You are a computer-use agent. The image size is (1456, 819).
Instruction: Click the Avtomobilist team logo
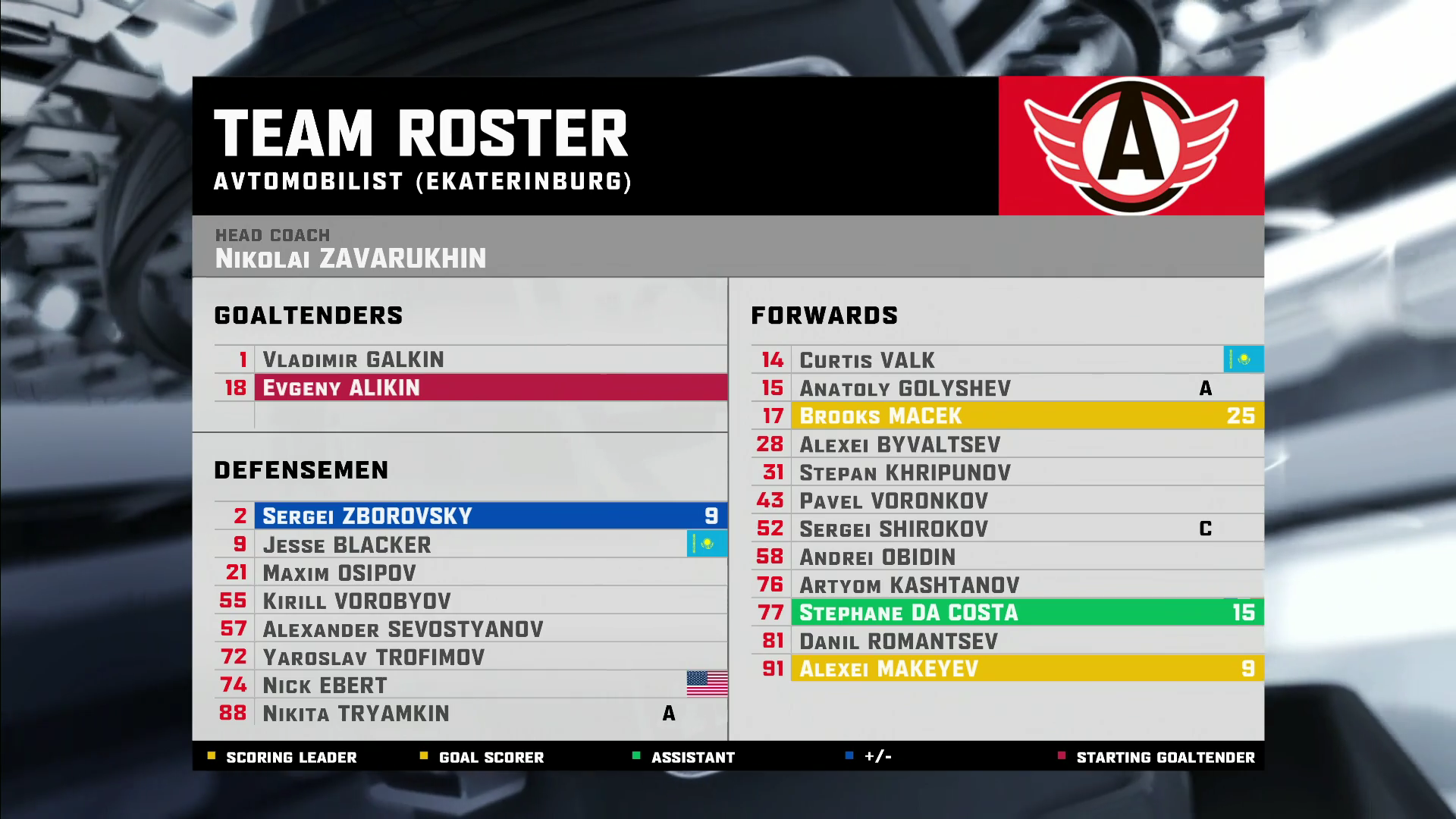pyautogui.click(x=1131, y=146)
